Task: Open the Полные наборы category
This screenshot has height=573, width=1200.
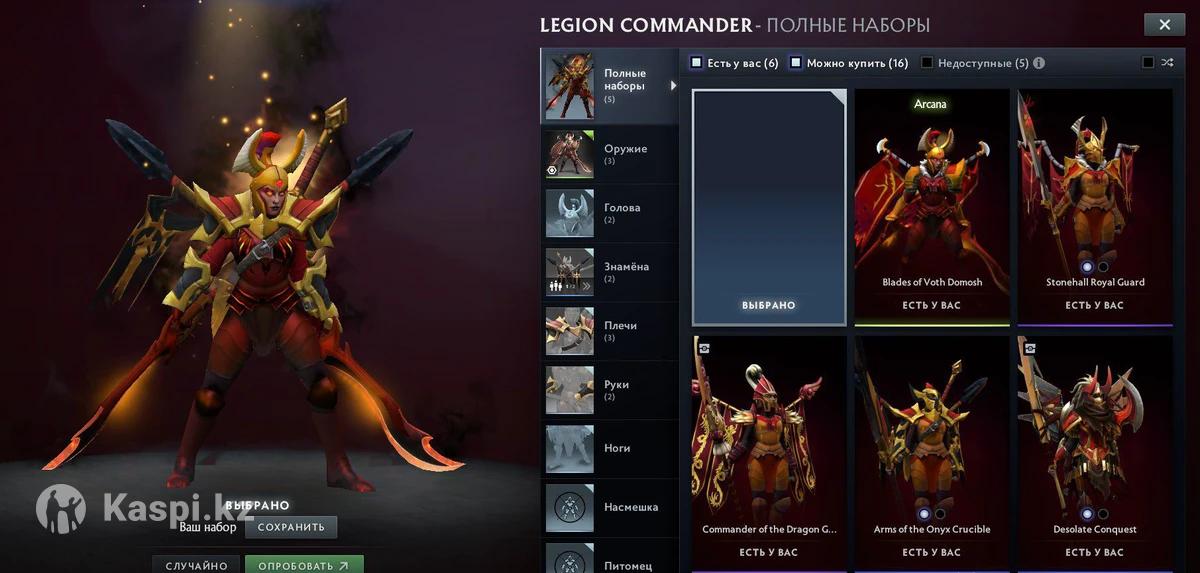Action: (609, 85)
